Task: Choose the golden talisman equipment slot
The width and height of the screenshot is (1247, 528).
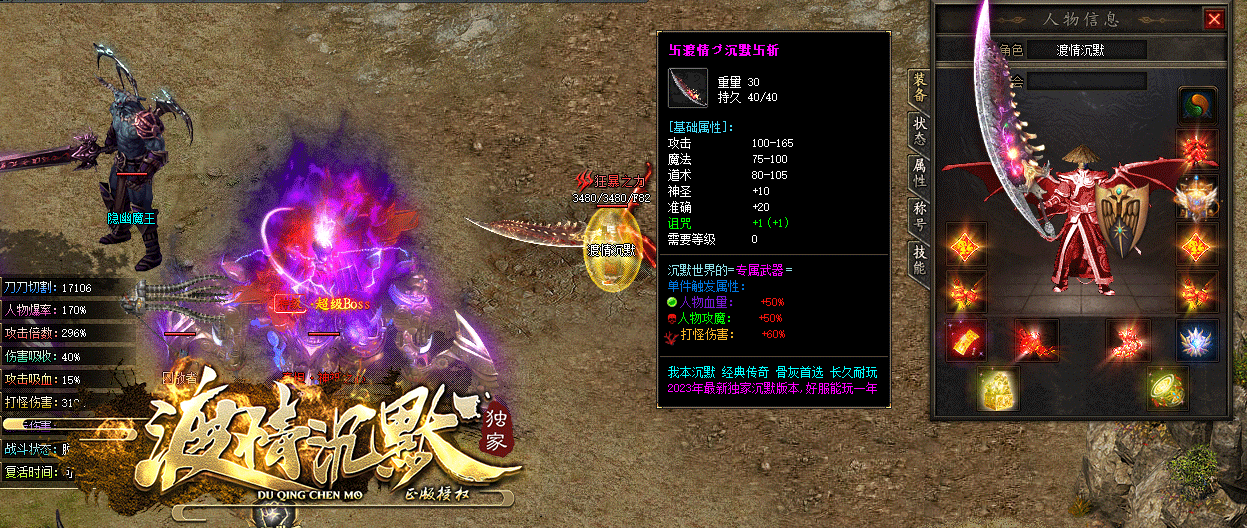Action: click(x=965, y=339)
